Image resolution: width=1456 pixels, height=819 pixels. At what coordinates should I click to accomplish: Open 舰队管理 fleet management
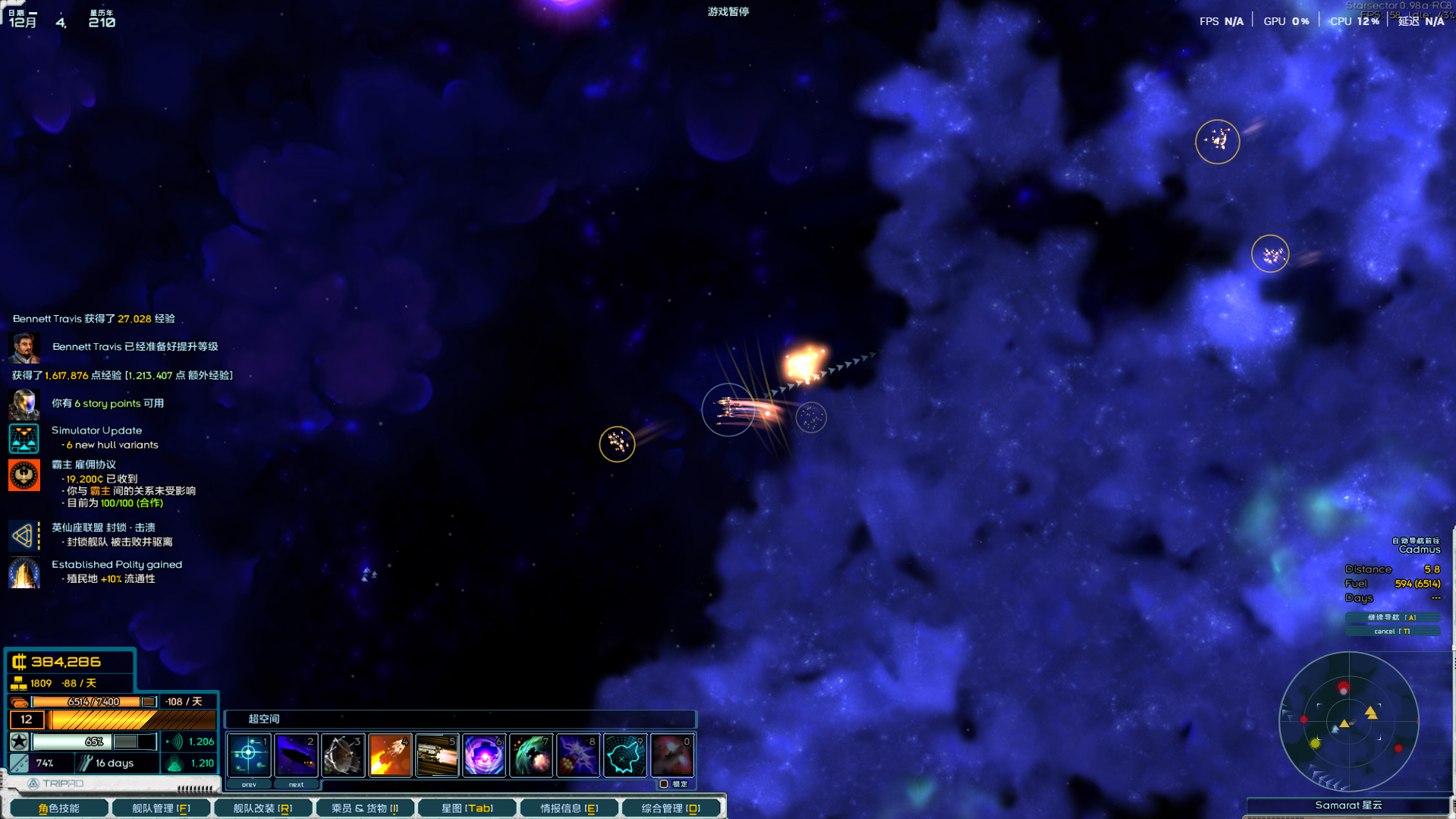point(161,808)
